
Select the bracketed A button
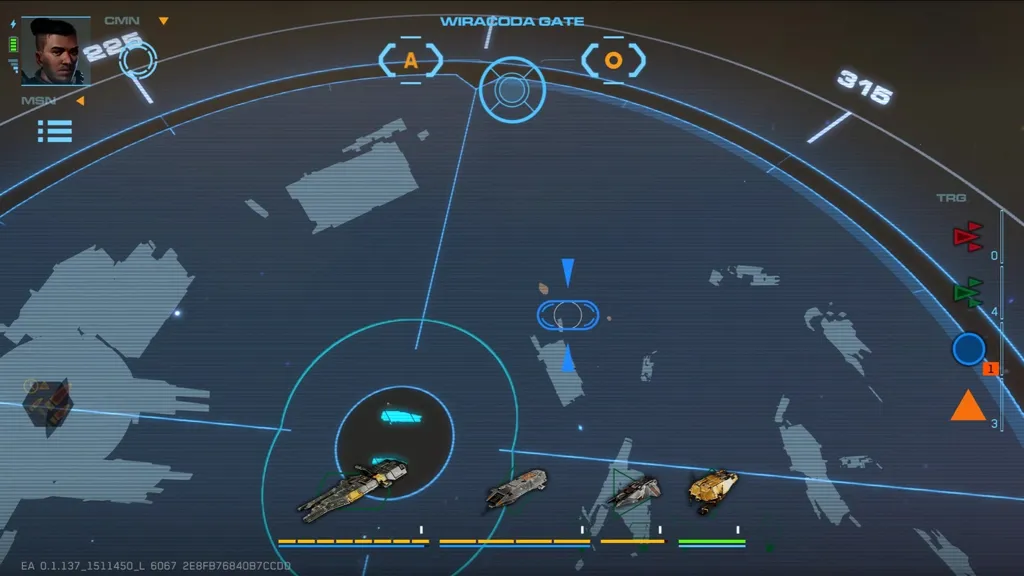tap(410, 61)
